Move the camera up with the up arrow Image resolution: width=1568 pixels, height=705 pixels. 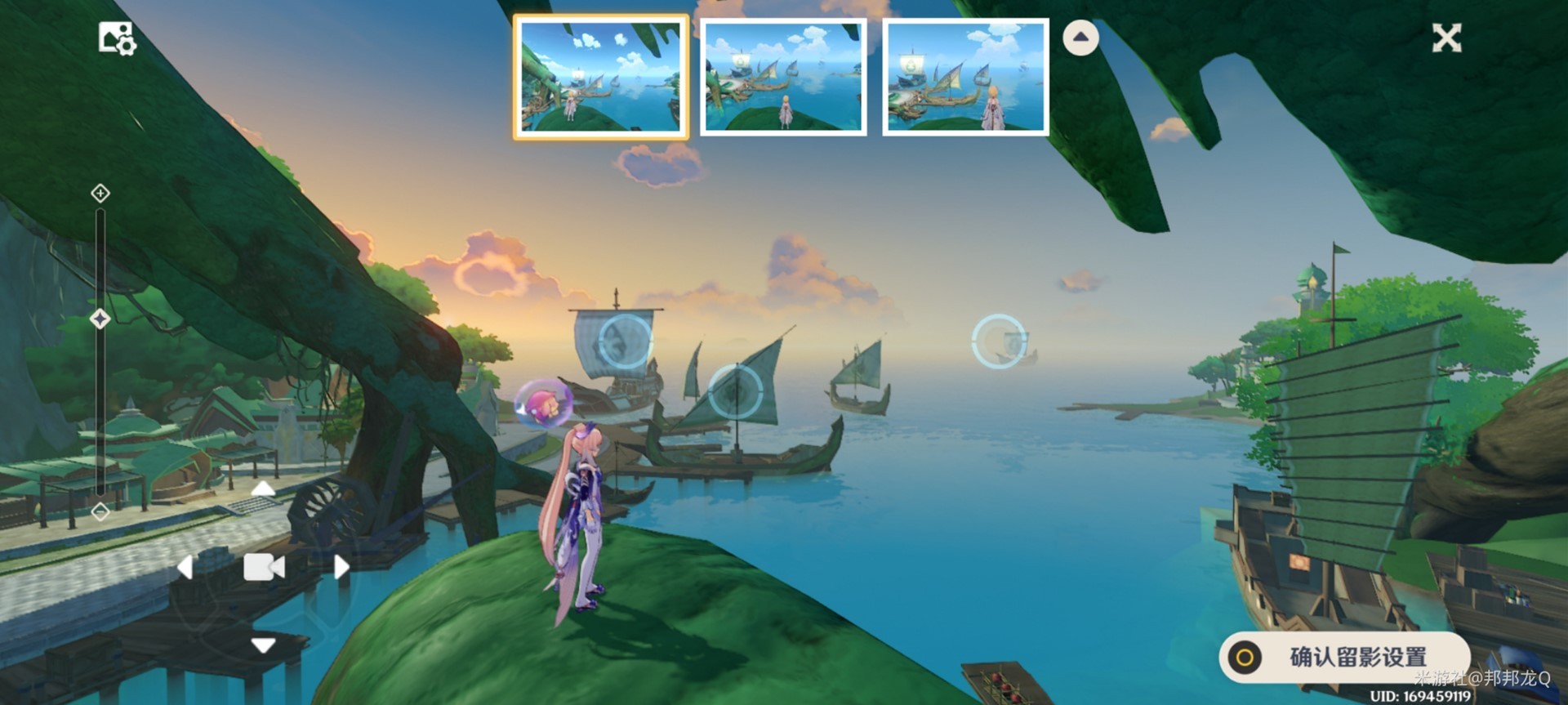(x=263, y=489)
